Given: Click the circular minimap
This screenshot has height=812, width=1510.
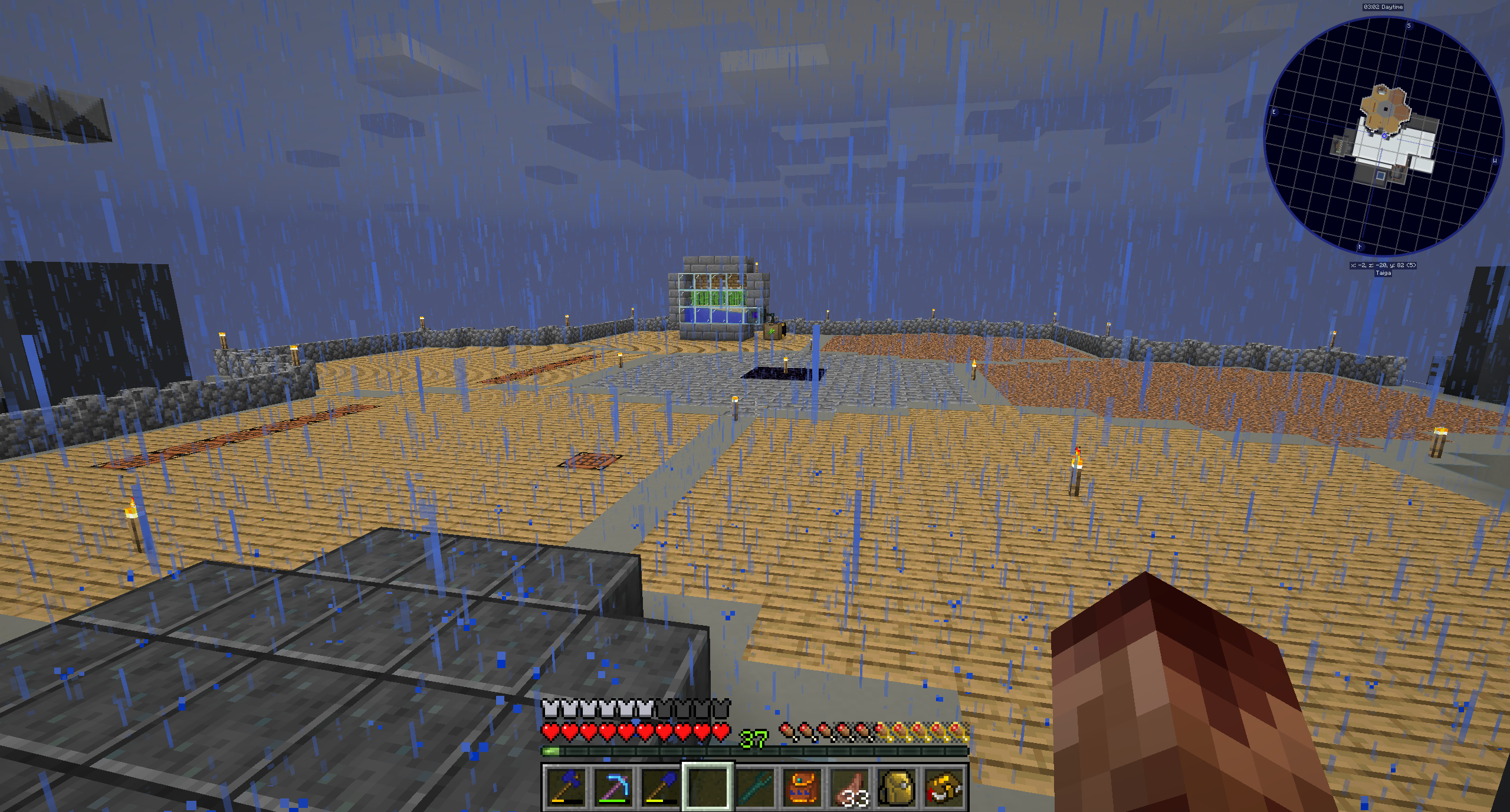Looking at the screenshot, I should pyautogui.click(x=1383, y=137).
